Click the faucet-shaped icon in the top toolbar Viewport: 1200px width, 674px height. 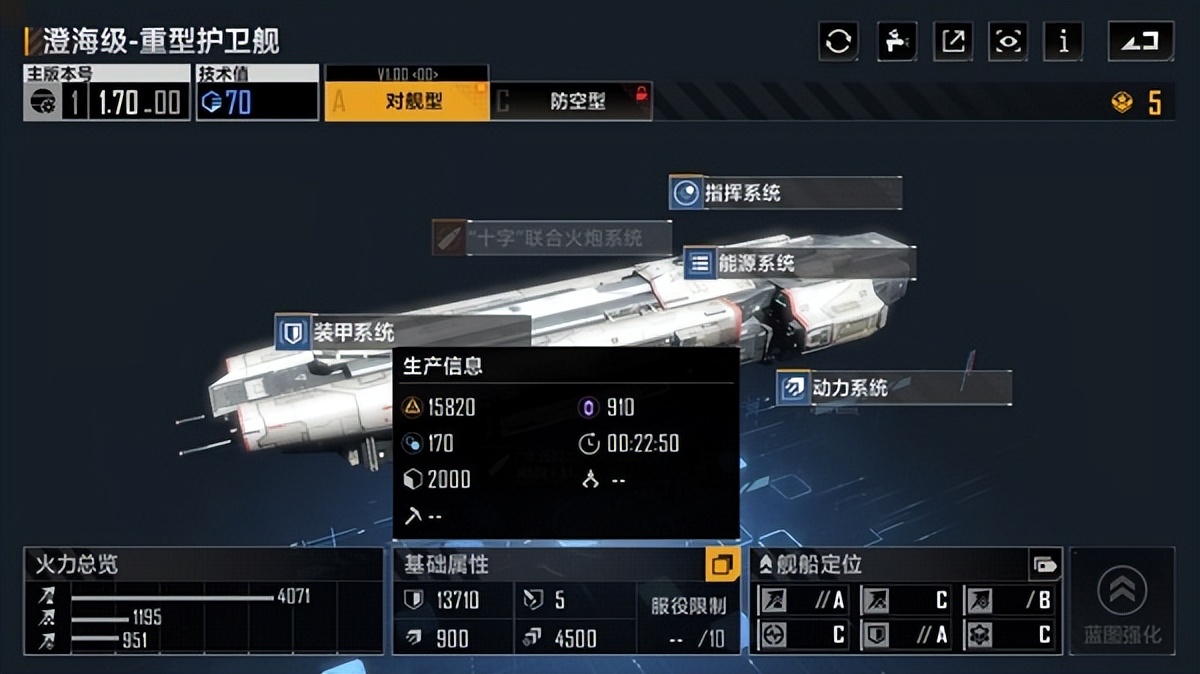(896, 41)
